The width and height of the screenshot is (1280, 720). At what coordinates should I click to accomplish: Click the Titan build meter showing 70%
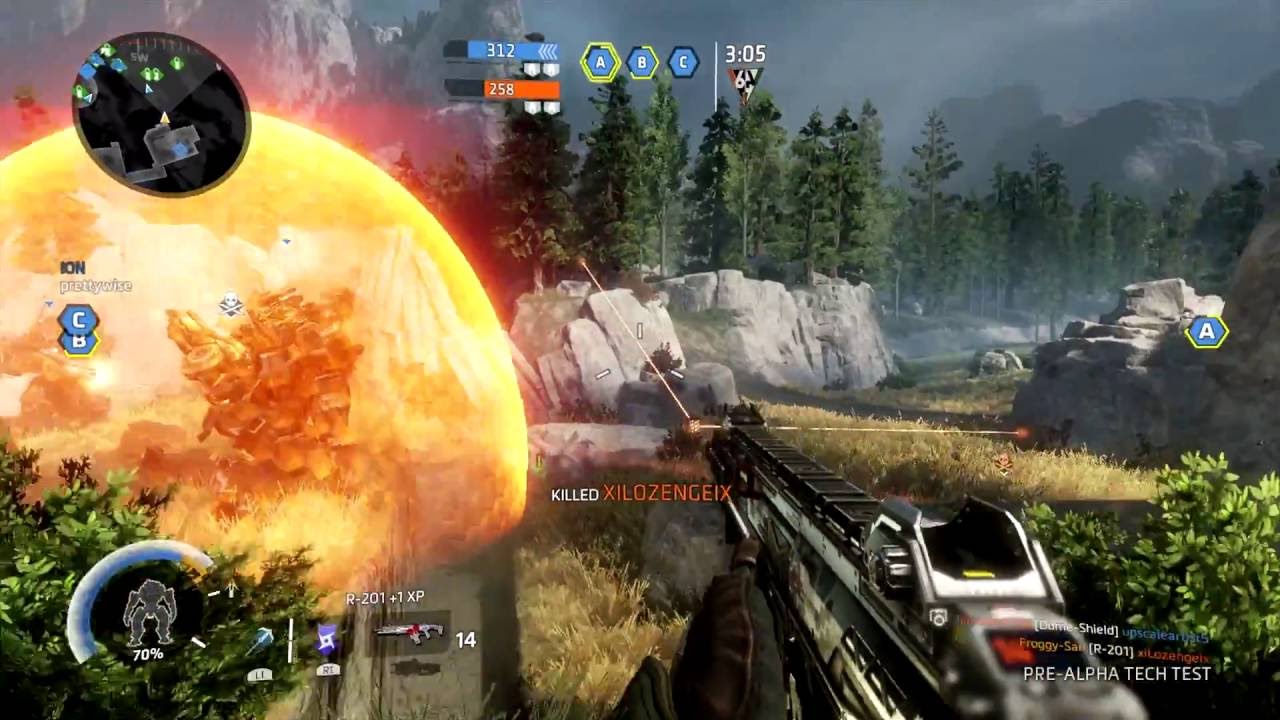point(147,612)
